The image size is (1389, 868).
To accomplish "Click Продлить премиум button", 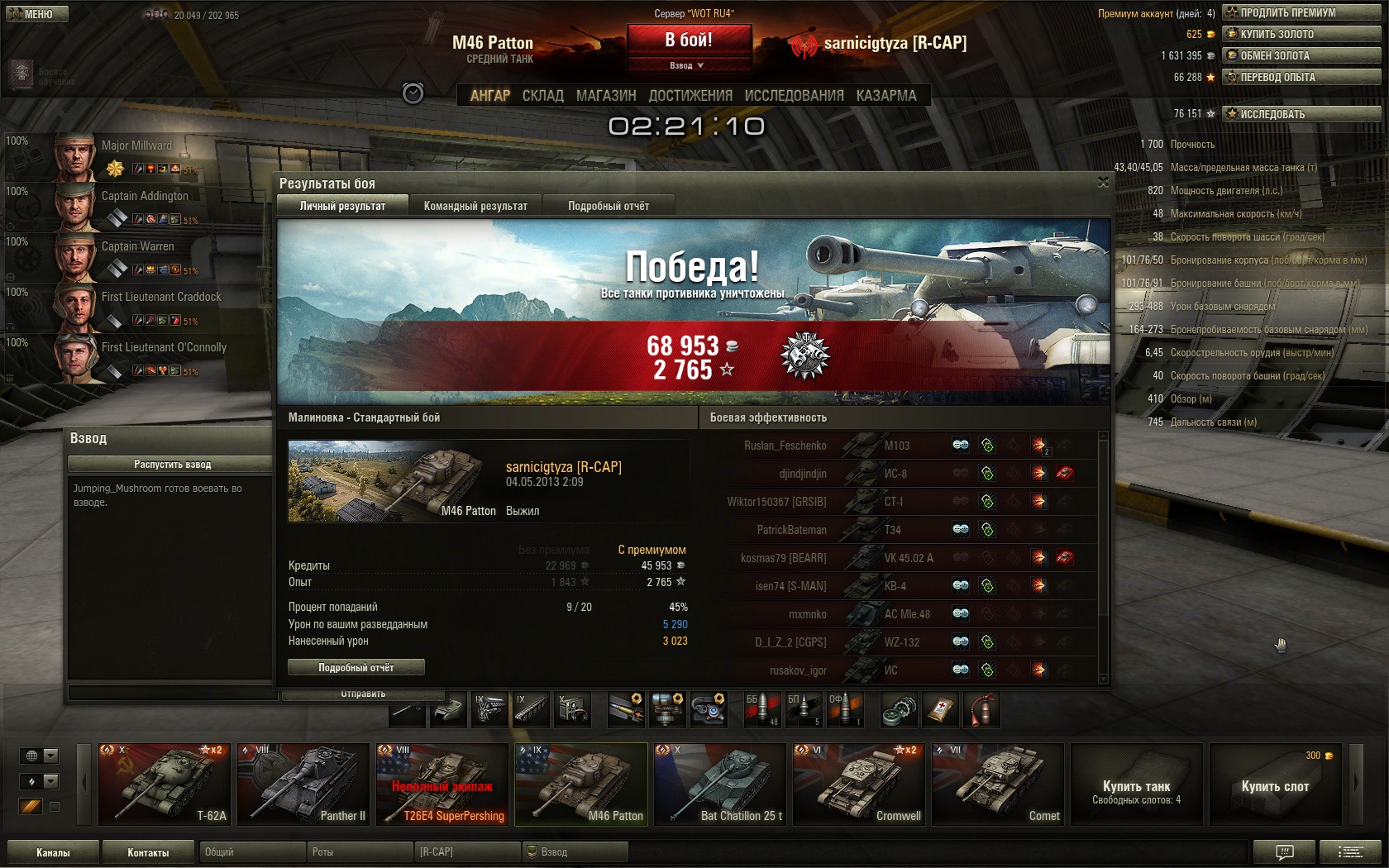I will (1301, 12).
